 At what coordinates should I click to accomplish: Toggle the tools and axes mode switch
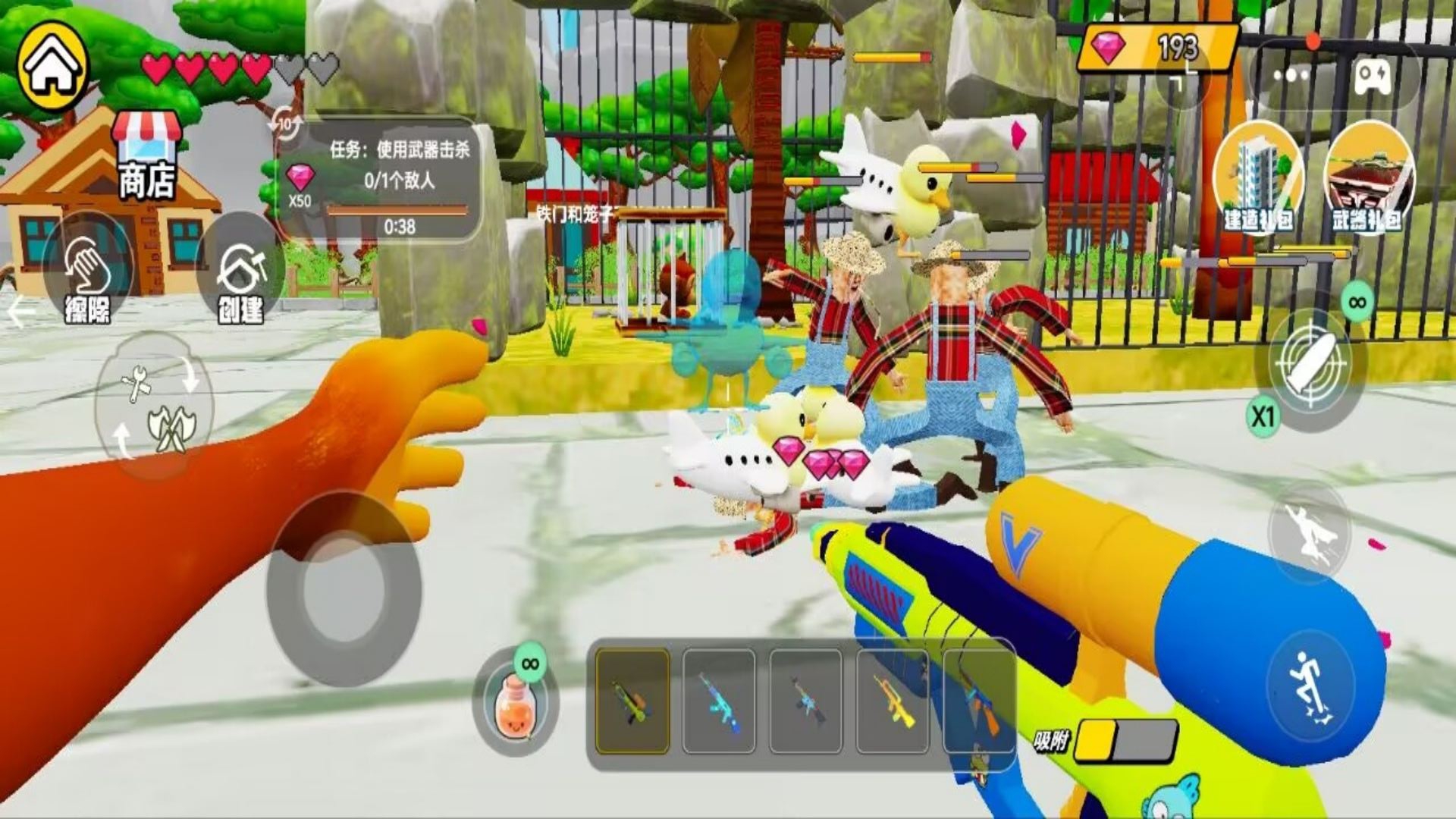pyautogui.click(x=155, y=407)
